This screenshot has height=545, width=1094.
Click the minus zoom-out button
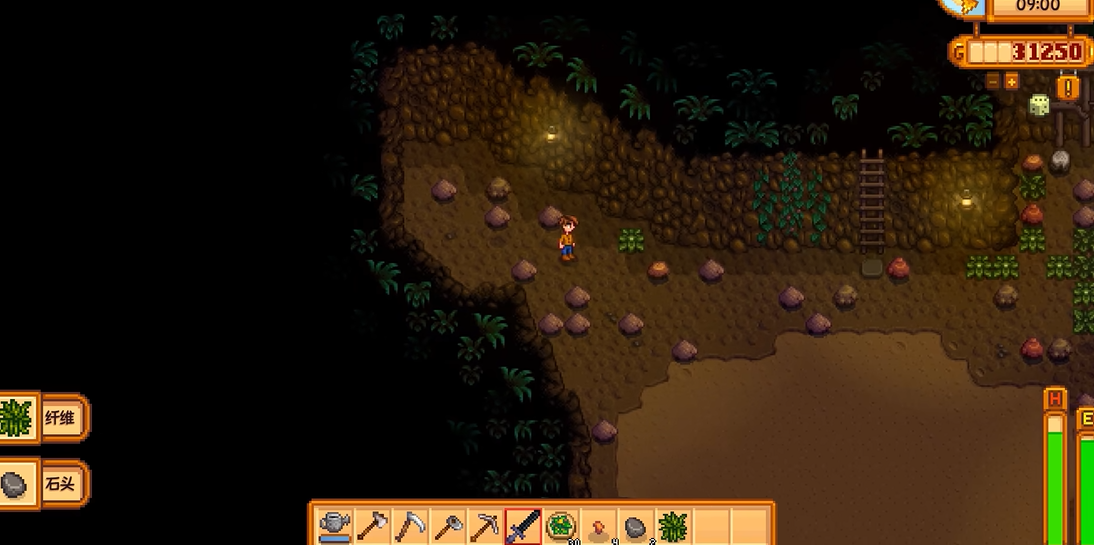click(993, 81)
